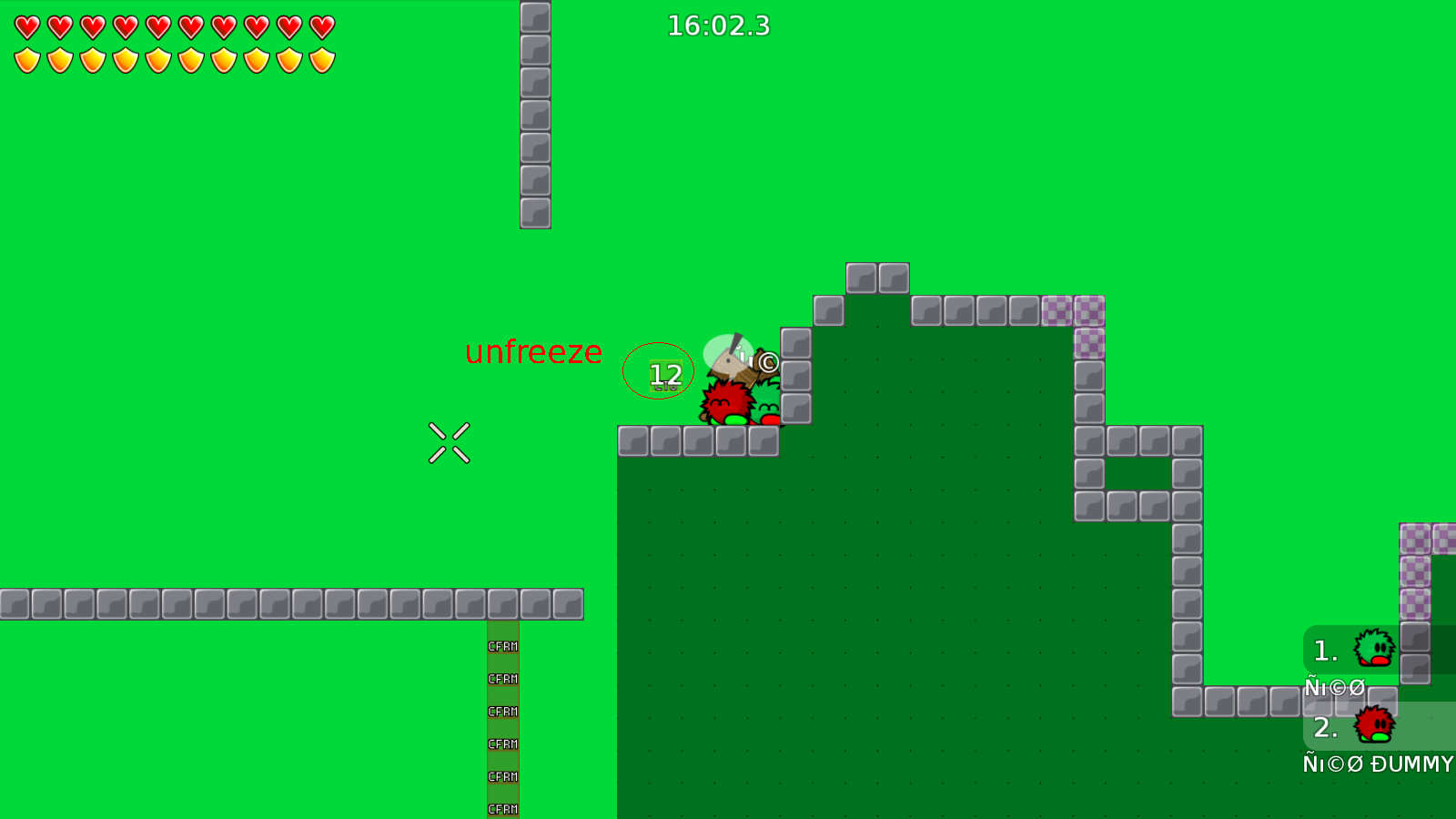This screenshot has height=819, width=1456.
Task: Click the © symbol above the player
Action: tap(769, 361)
